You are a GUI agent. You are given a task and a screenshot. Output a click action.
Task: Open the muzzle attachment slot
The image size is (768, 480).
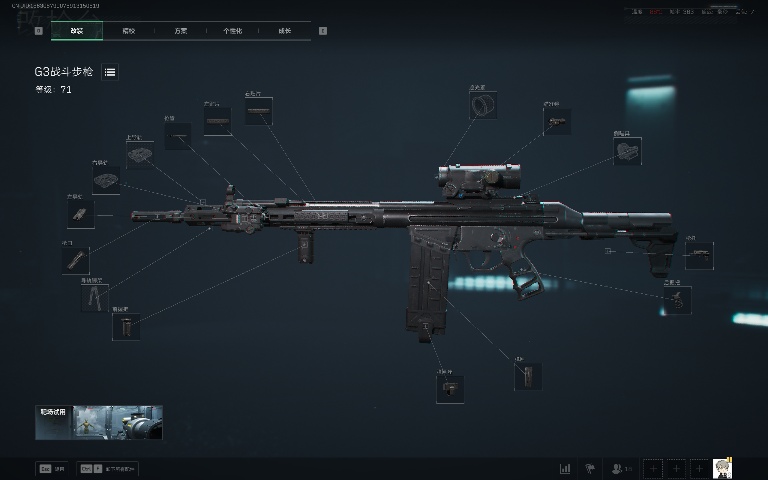click(75, 260)
